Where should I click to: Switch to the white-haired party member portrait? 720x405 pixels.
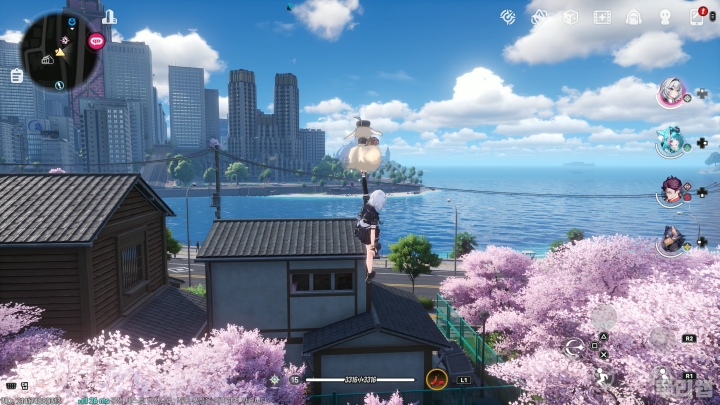click(670, 92)
